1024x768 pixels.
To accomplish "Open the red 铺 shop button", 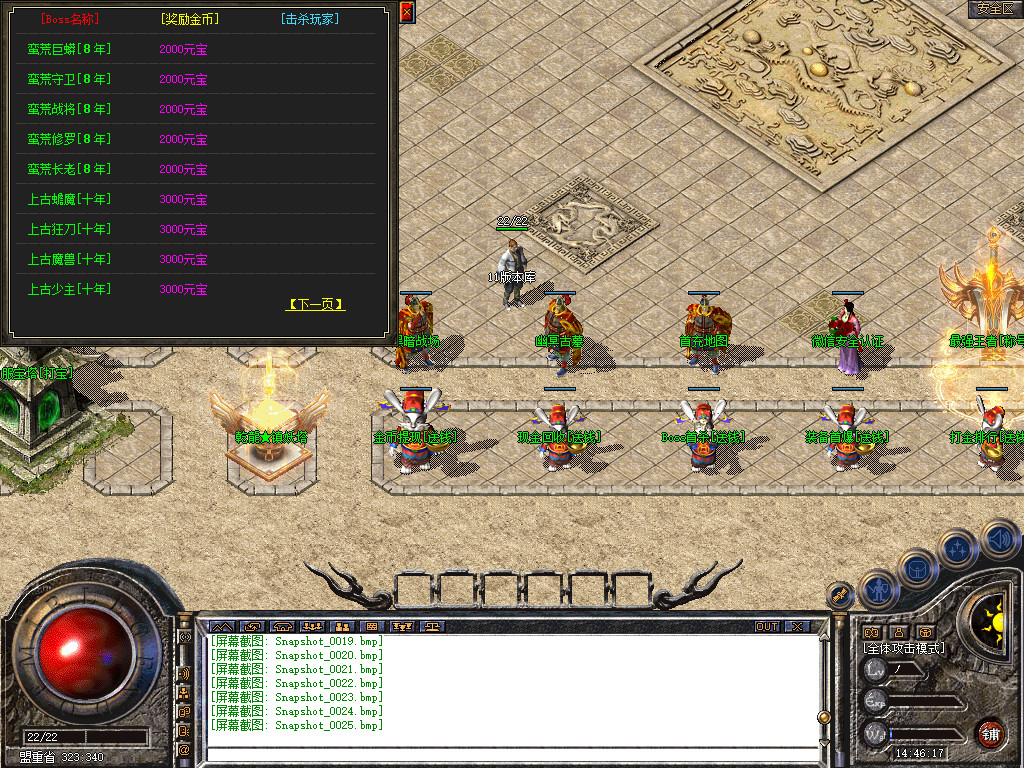I will pos(991,733).
